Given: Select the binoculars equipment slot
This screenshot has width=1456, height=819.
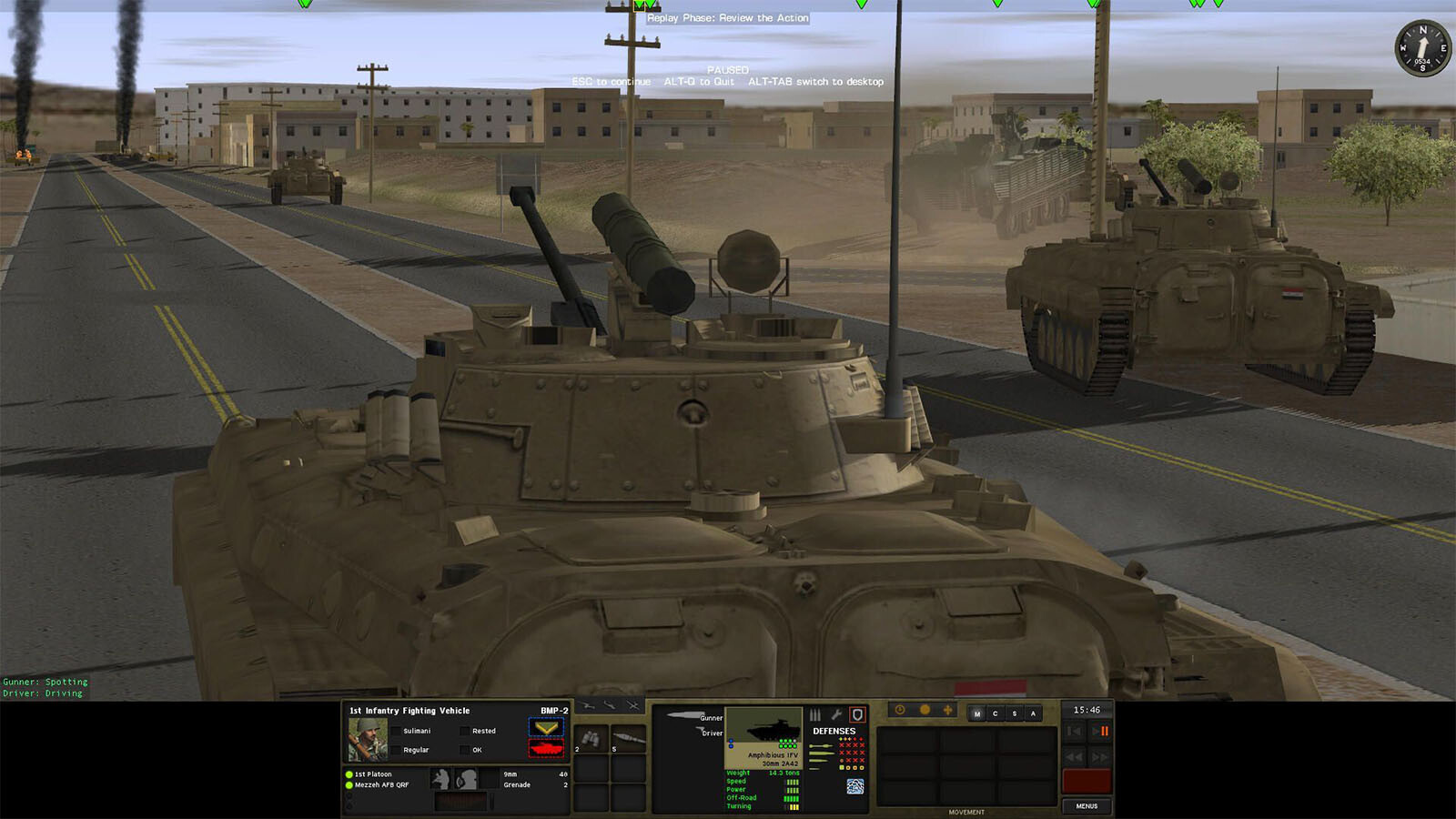Looking at the screenshot, I should coord(591,739).
